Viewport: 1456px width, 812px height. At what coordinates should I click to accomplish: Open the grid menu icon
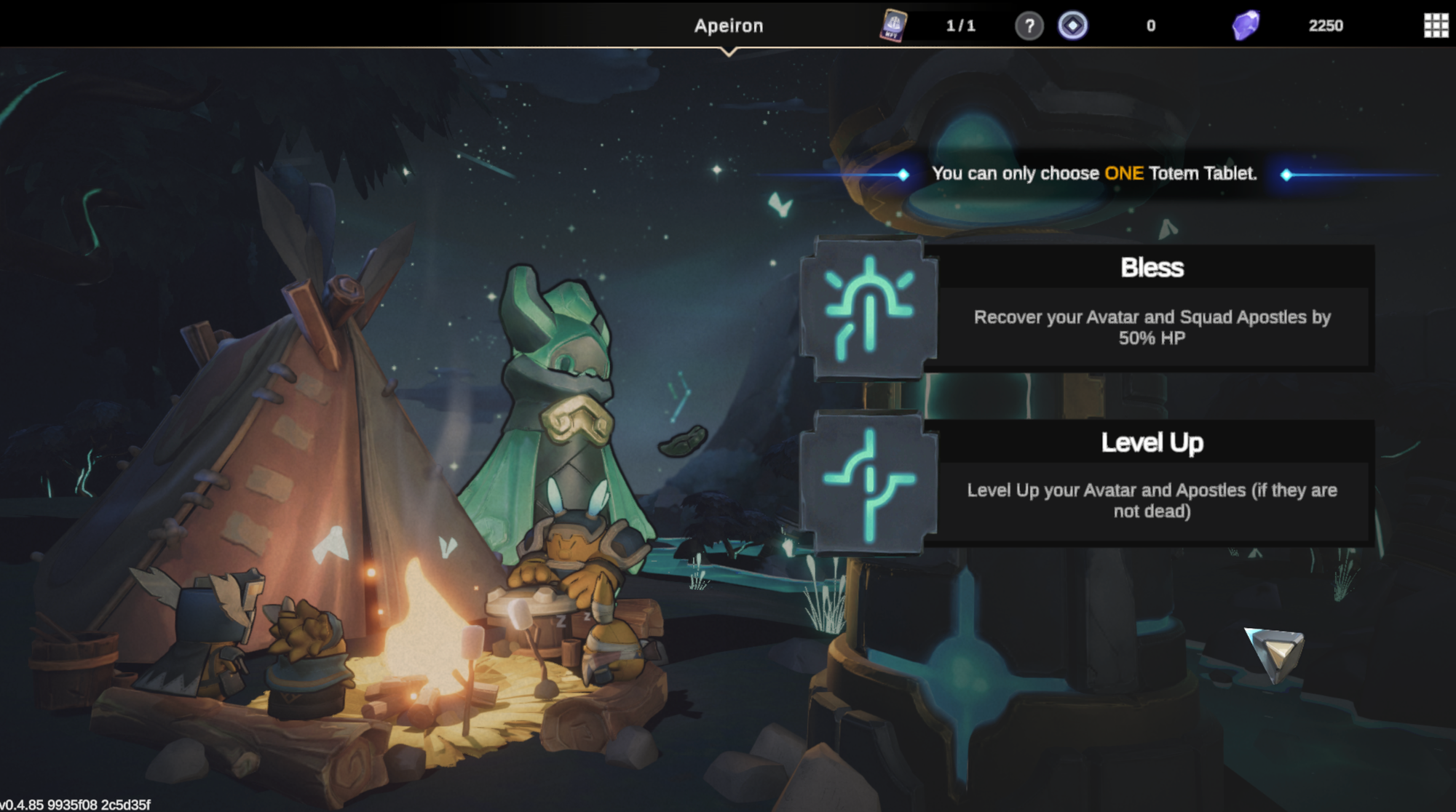pos(1436,25)
